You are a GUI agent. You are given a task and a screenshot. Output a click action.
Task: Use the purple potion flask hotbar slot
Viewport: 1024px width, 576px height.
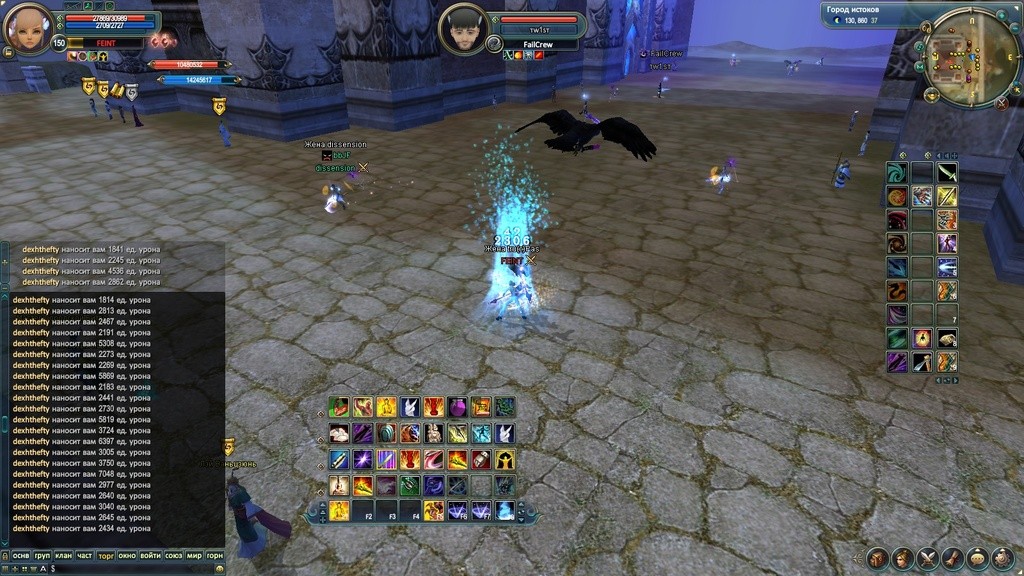tap(458, 407)
